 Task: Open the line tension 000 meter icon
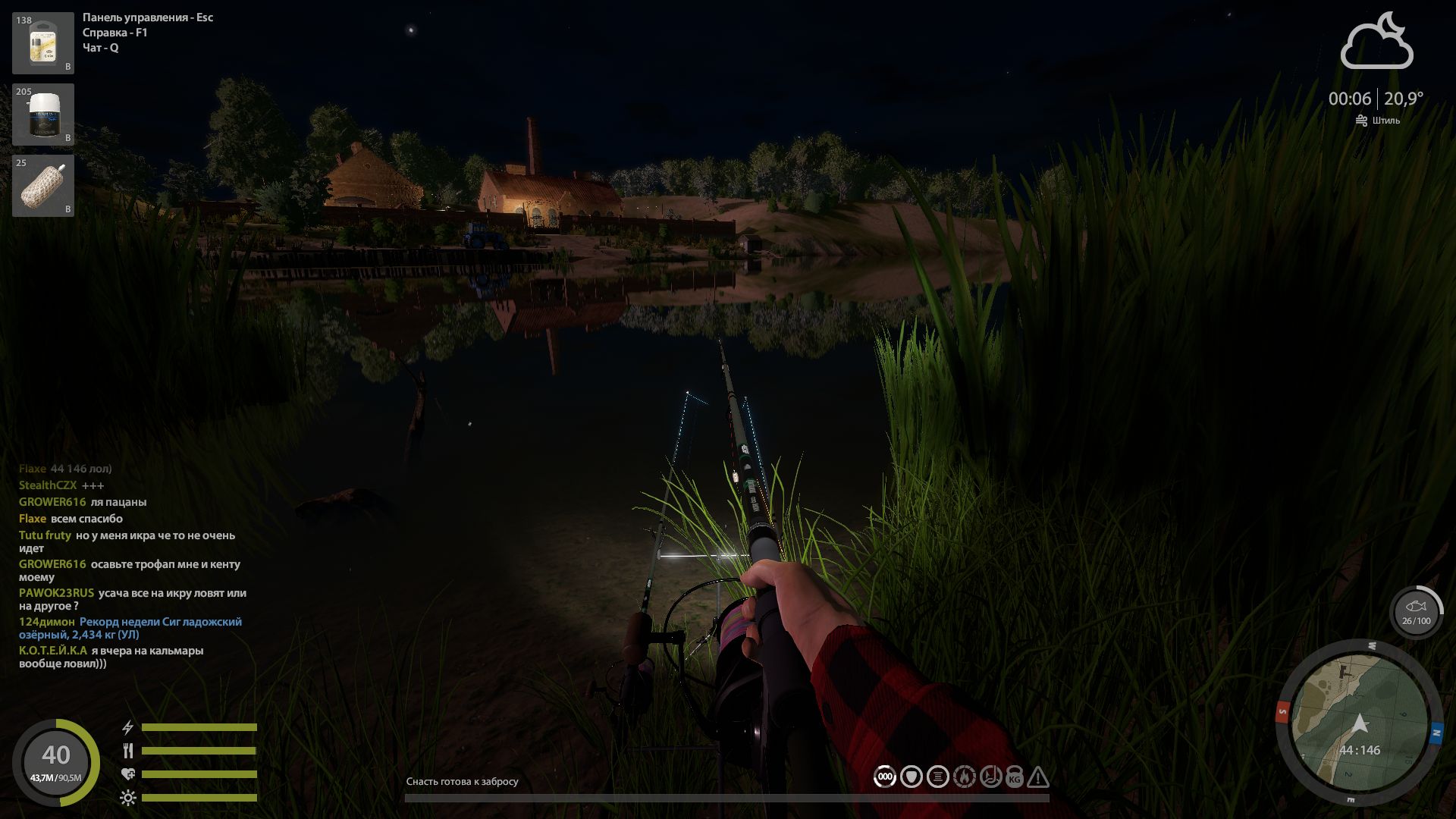884,776
